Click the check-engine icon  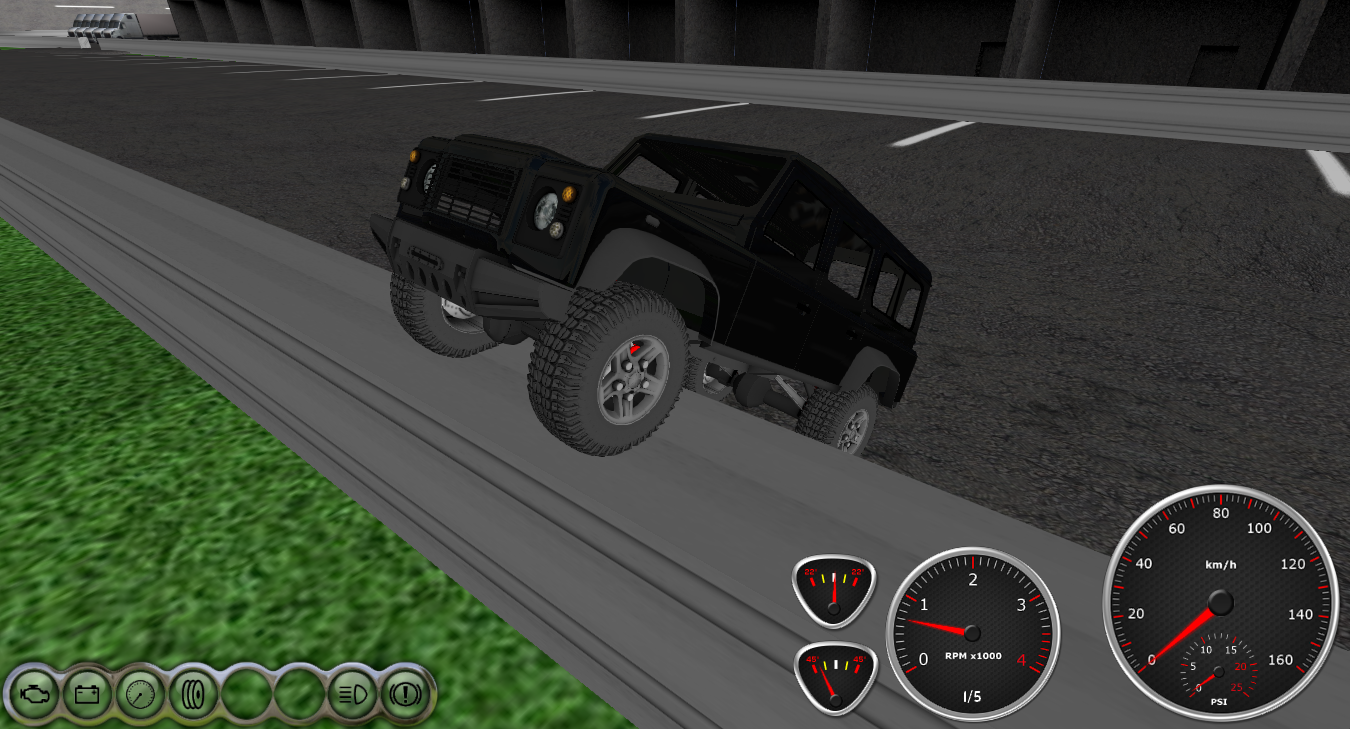pyautogui.click(x=34, y=692)
